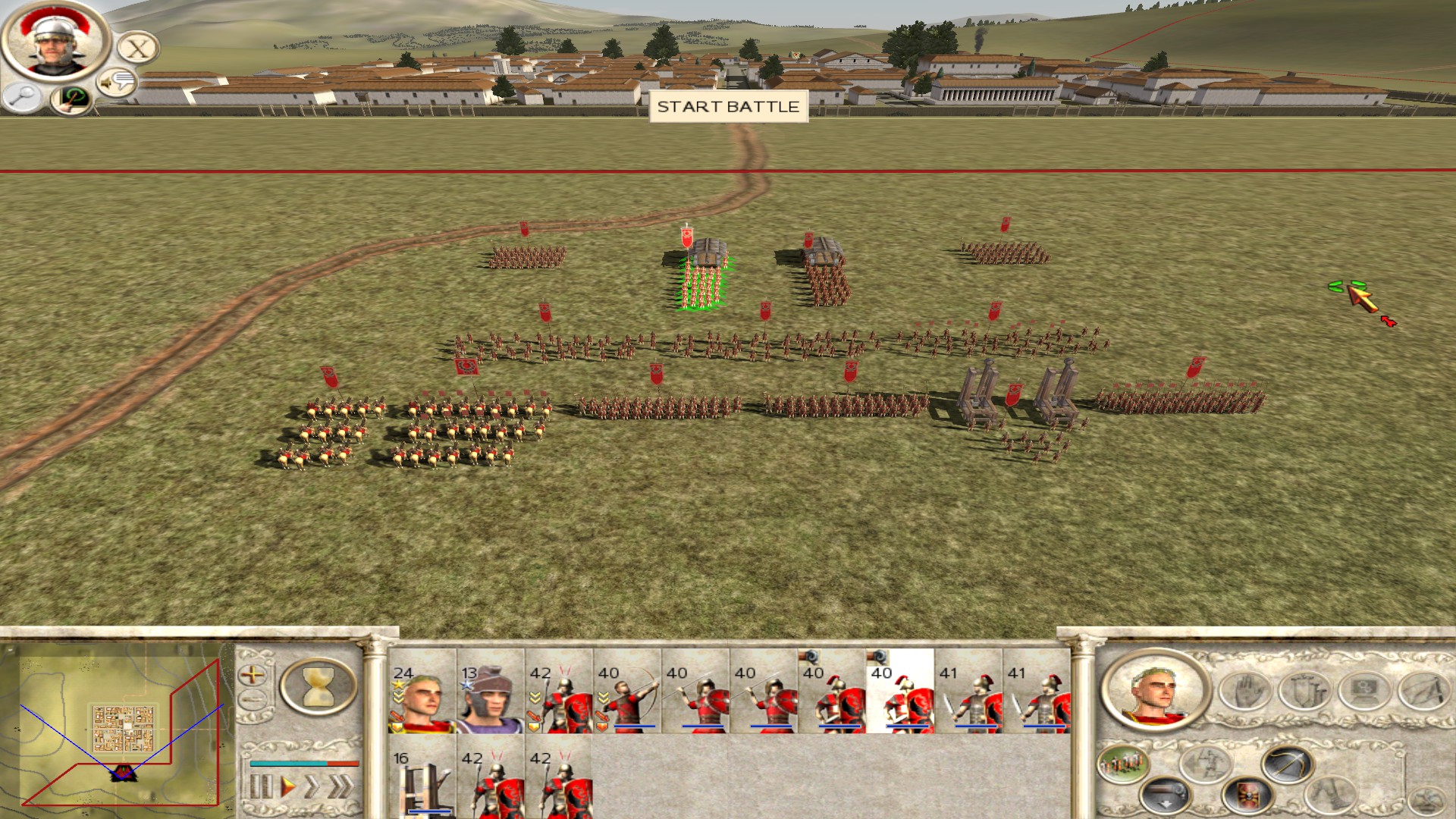Pause the battle
The image size is (1456, 819).
[260, 786]
